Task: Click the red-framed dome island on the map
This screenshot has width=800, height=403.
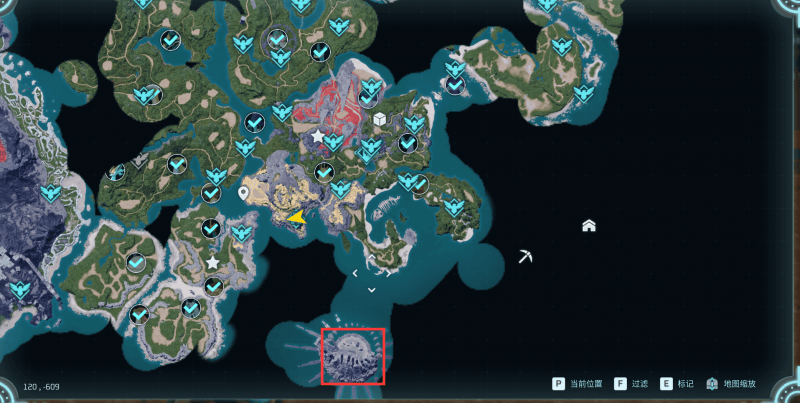Action: 353,356
